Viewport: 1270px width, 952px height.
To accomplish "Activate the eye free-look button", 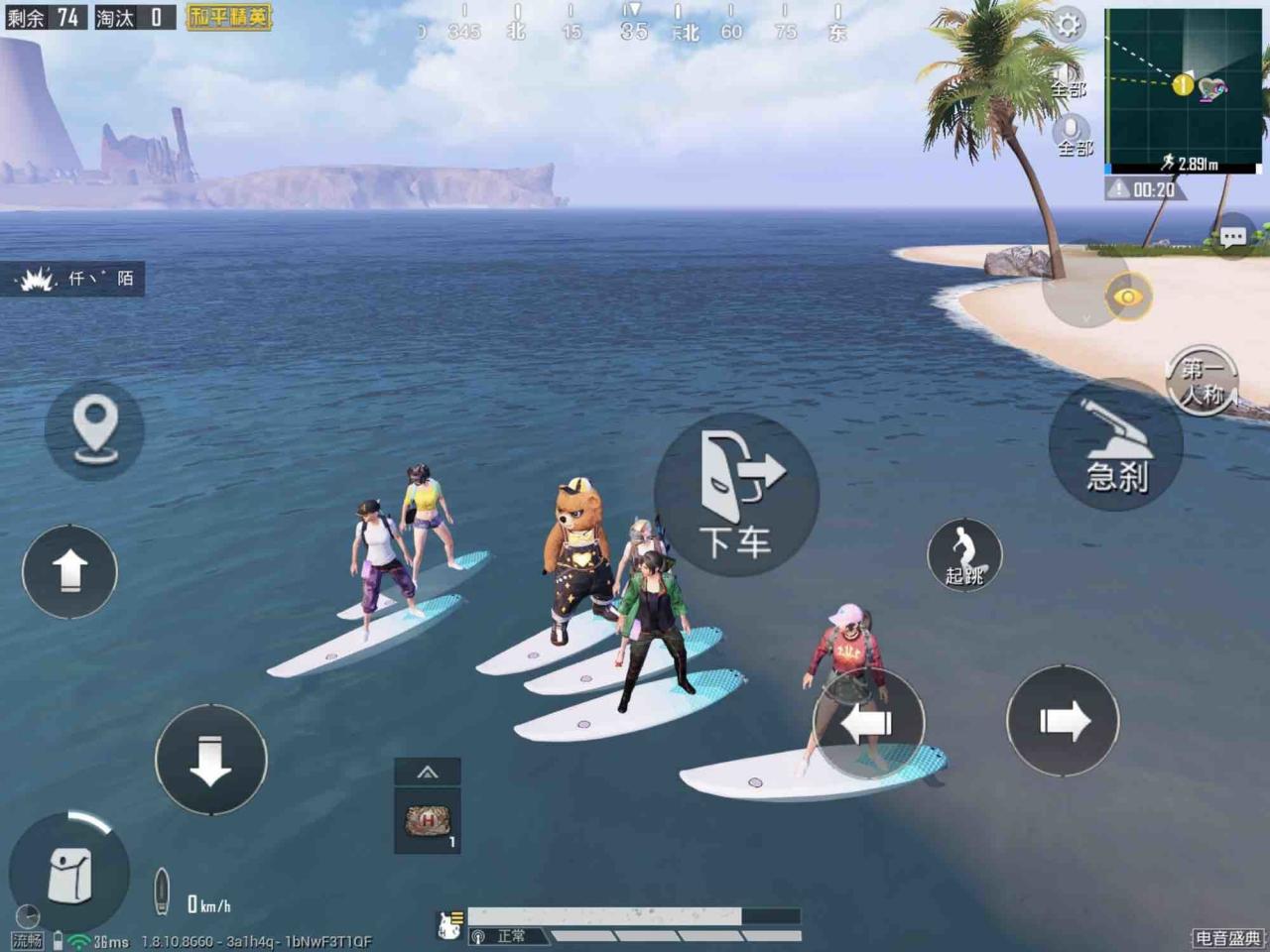I will 1128,297.
